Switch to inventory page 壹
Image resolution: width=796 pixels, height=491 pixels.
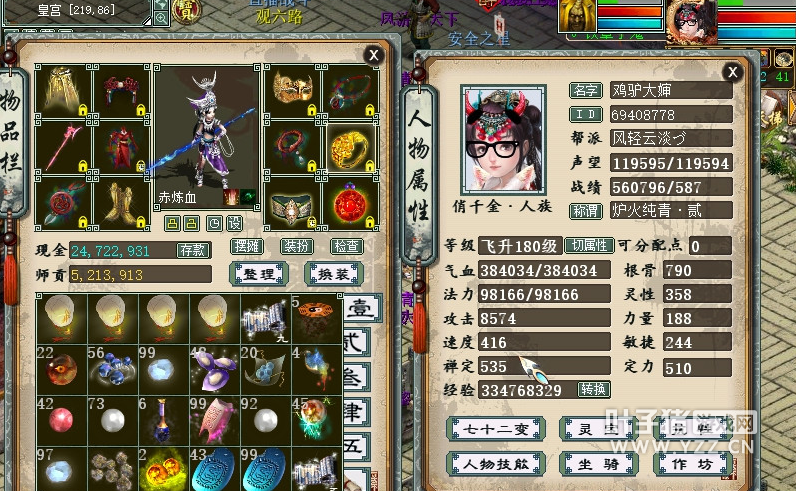coord(357,309)
